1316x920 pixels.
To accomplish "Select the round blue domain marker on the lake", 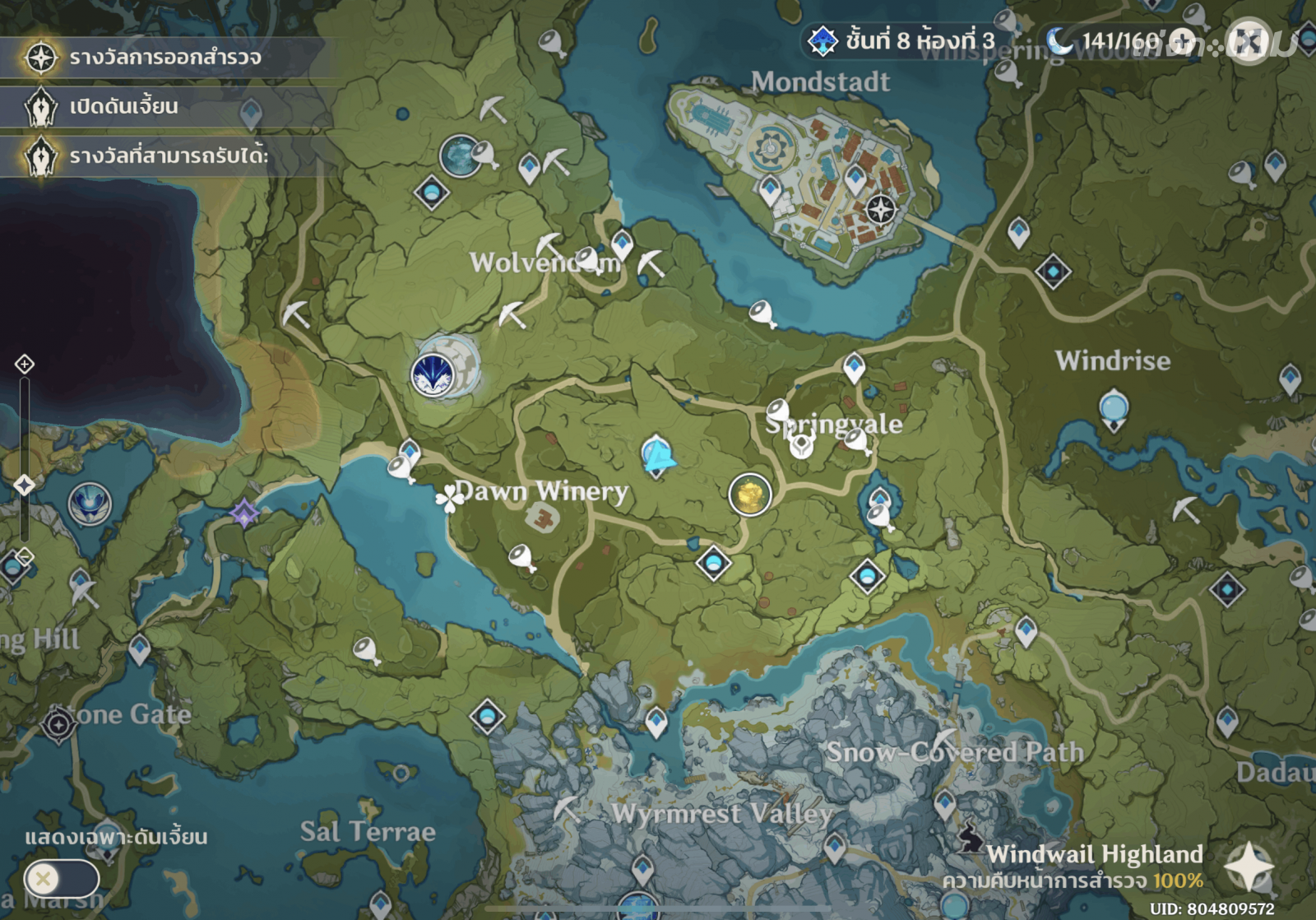I will 89,504.
